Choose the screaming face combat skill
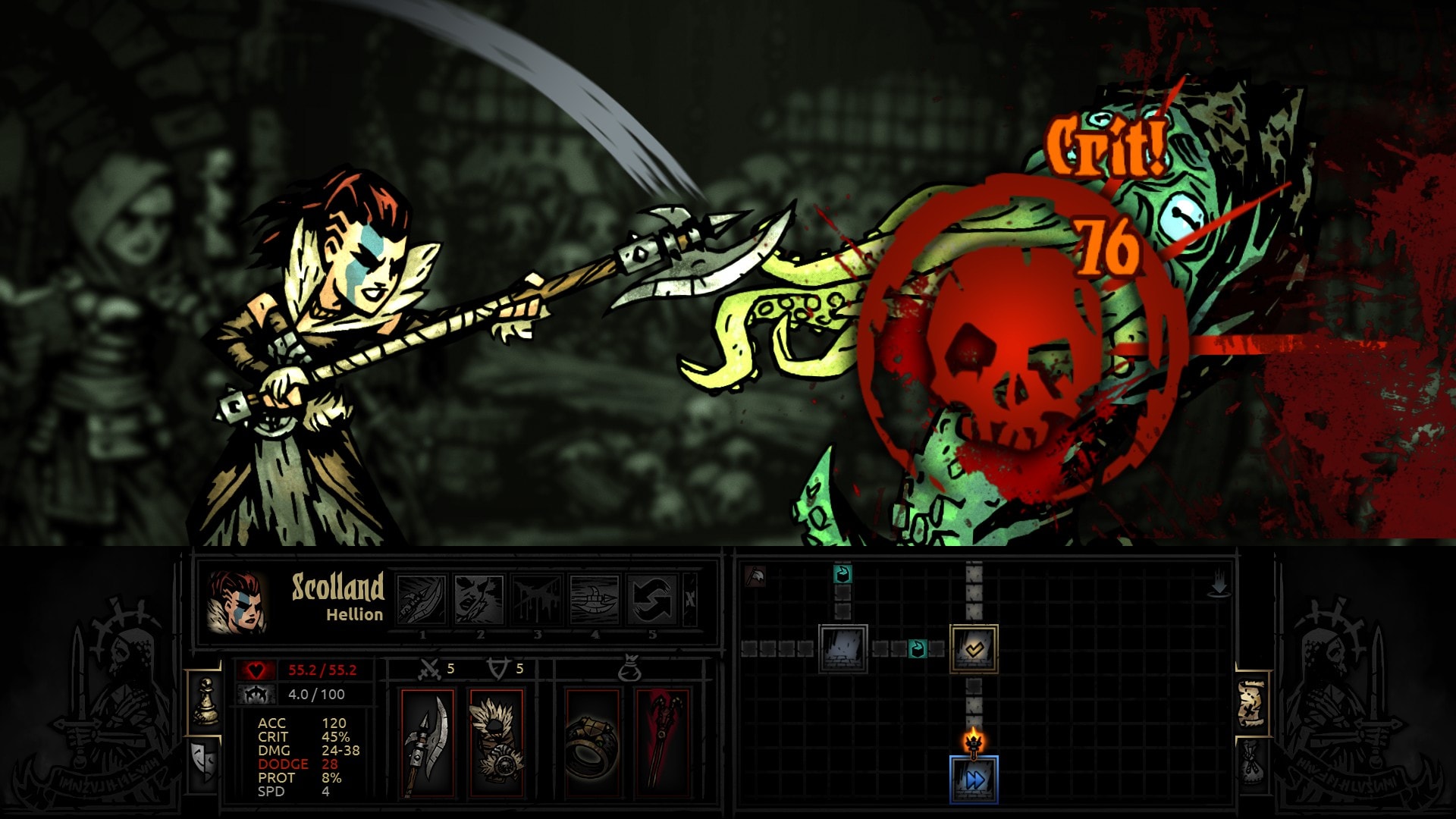 point(479,599)
